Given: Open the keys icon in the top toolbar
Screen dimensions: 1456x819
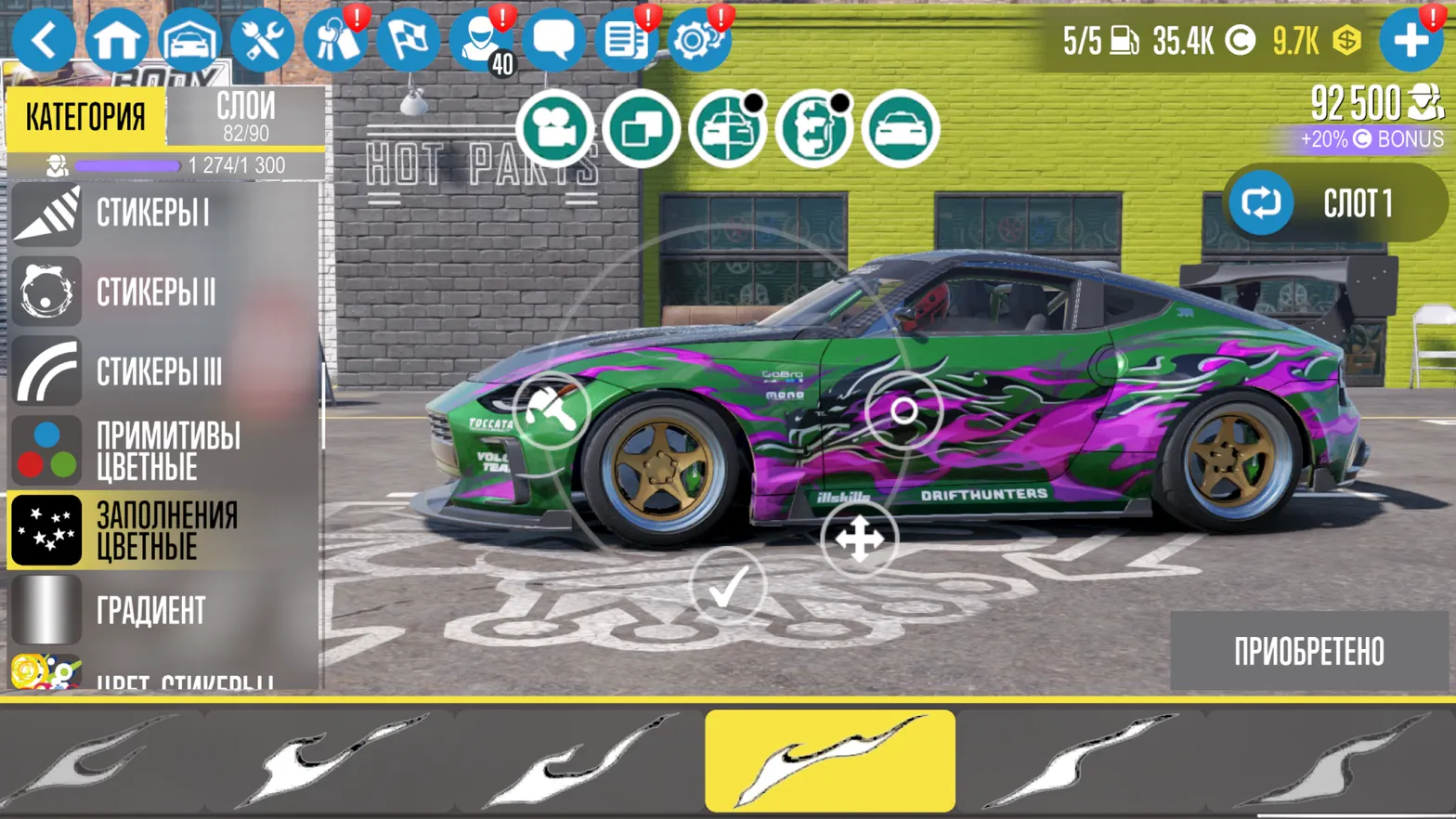Looking at the screenshot, I should 337,39.
